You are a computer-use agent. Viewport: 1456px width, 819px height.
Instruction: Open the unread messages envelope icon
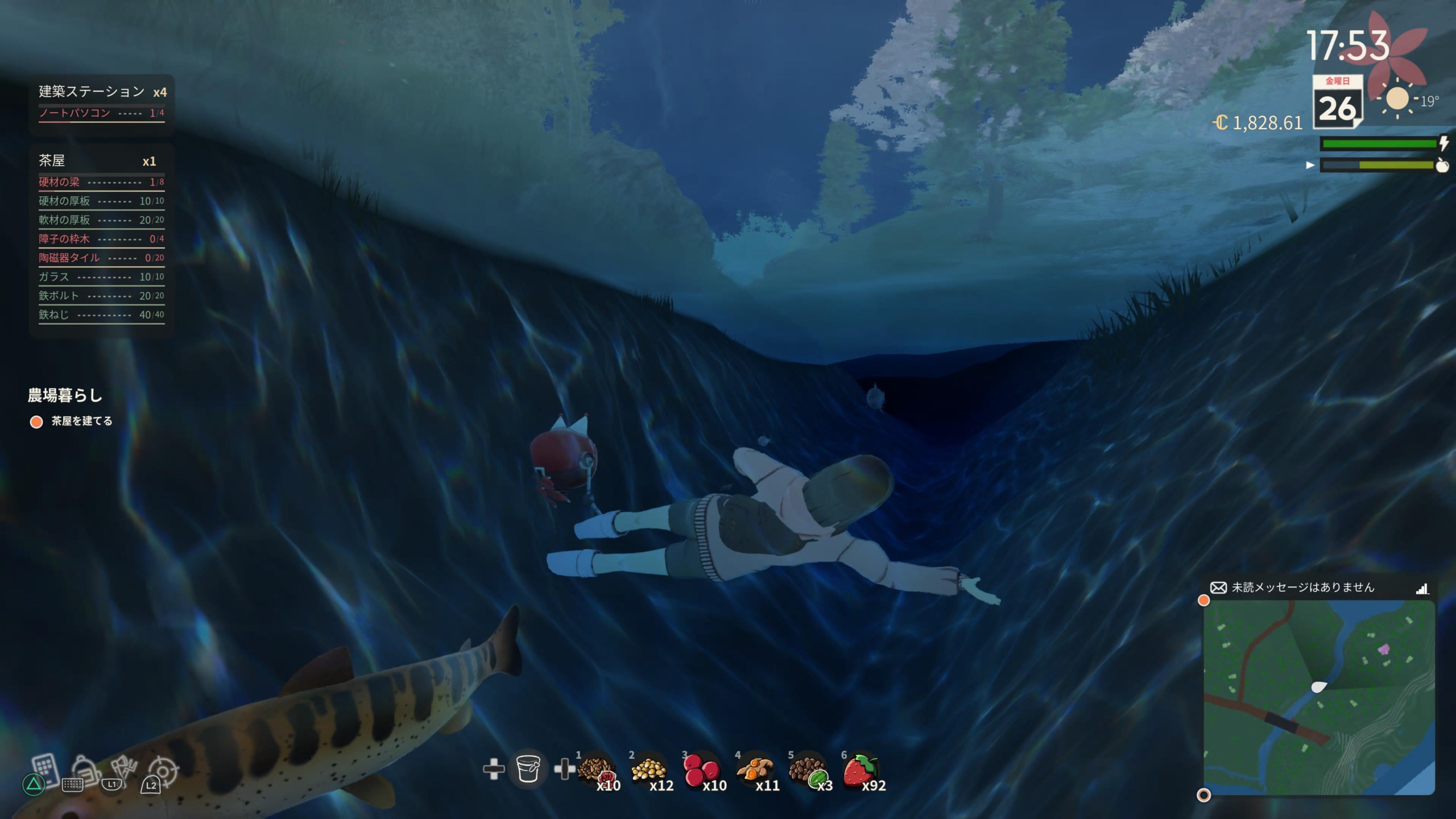coord(1218,588)
